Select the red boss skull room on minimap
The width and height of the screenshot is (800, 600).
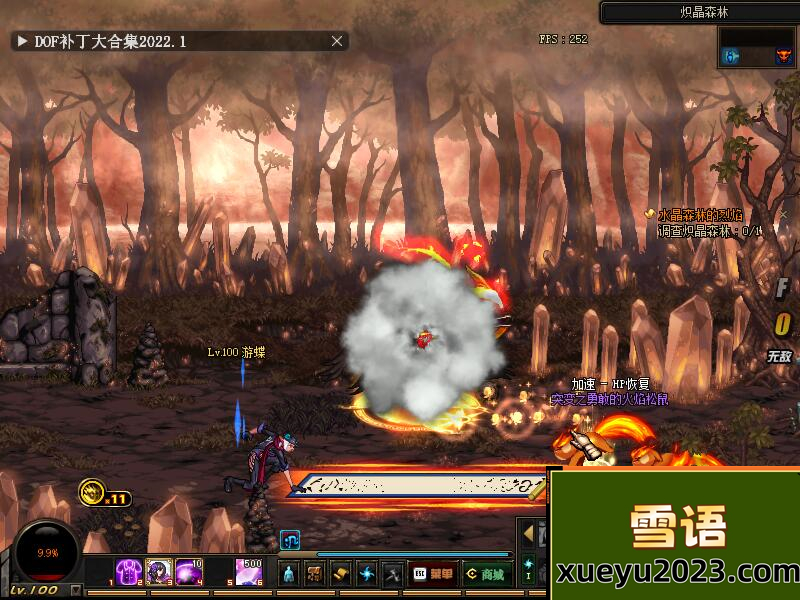pos(784,57)
